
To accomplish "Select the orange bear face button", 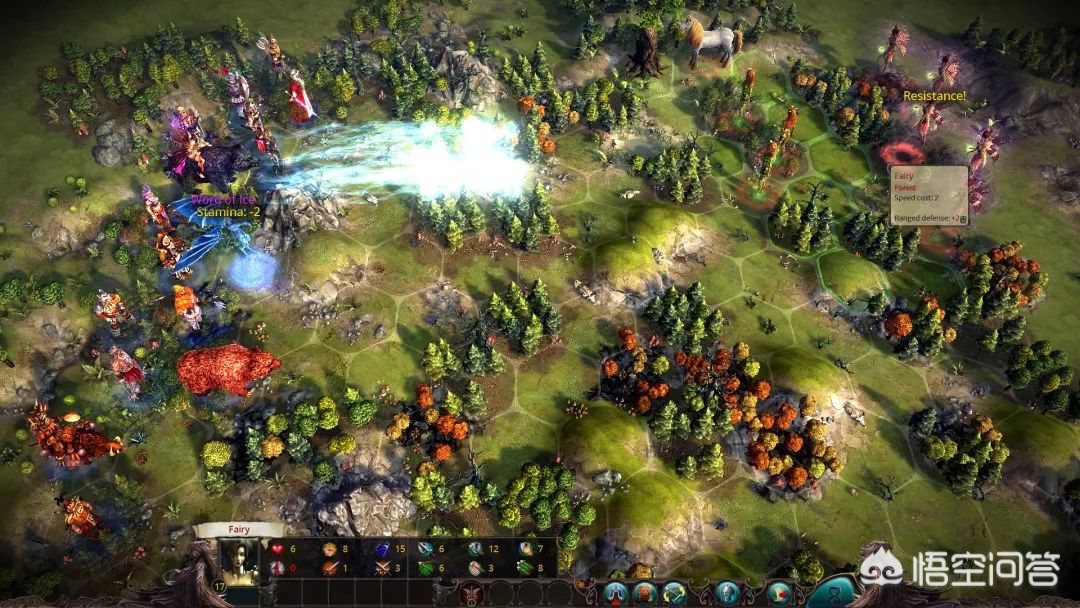I will pyautogui.click(x=642, y=594).
